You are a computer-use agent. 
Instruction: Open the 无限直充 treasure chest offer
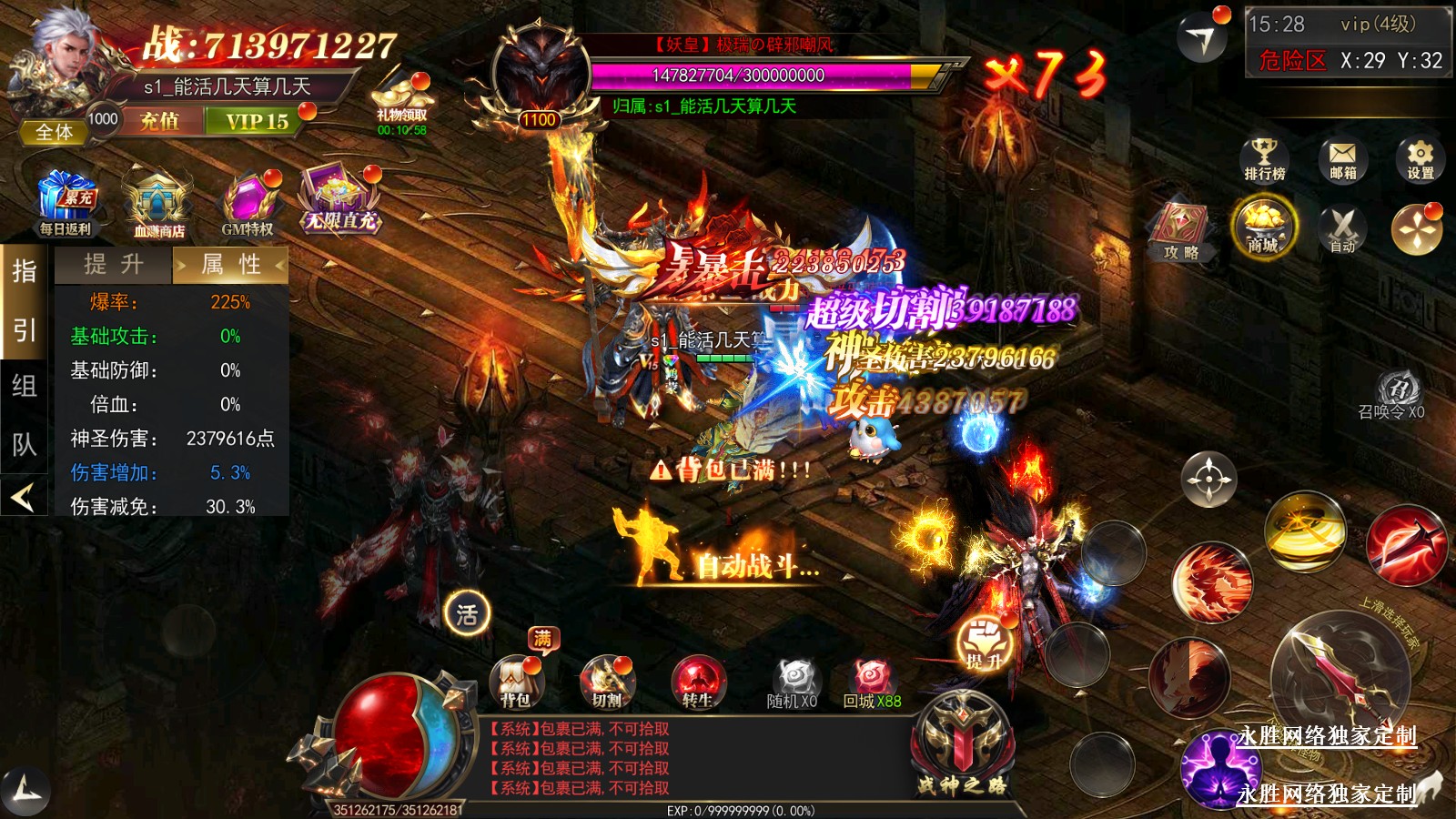(340, 202)
